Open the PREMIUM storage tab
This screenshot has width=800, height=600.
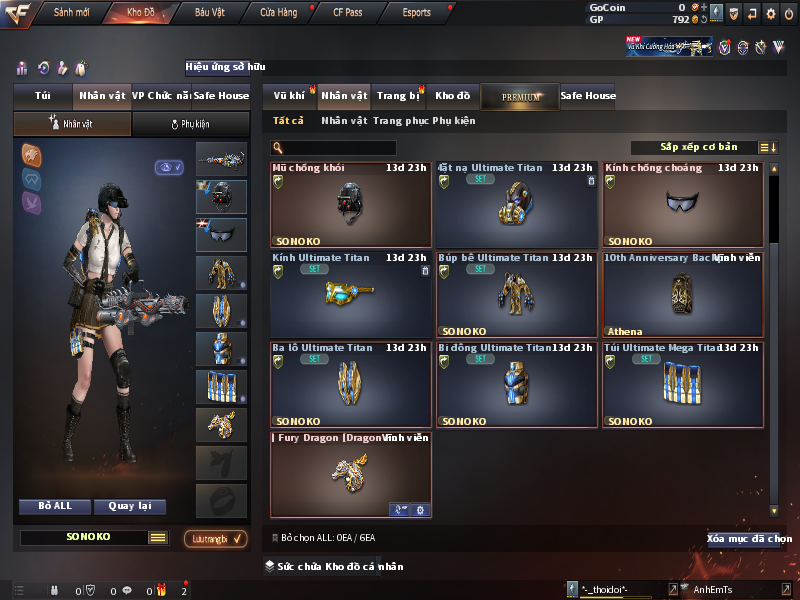[520, 96]
